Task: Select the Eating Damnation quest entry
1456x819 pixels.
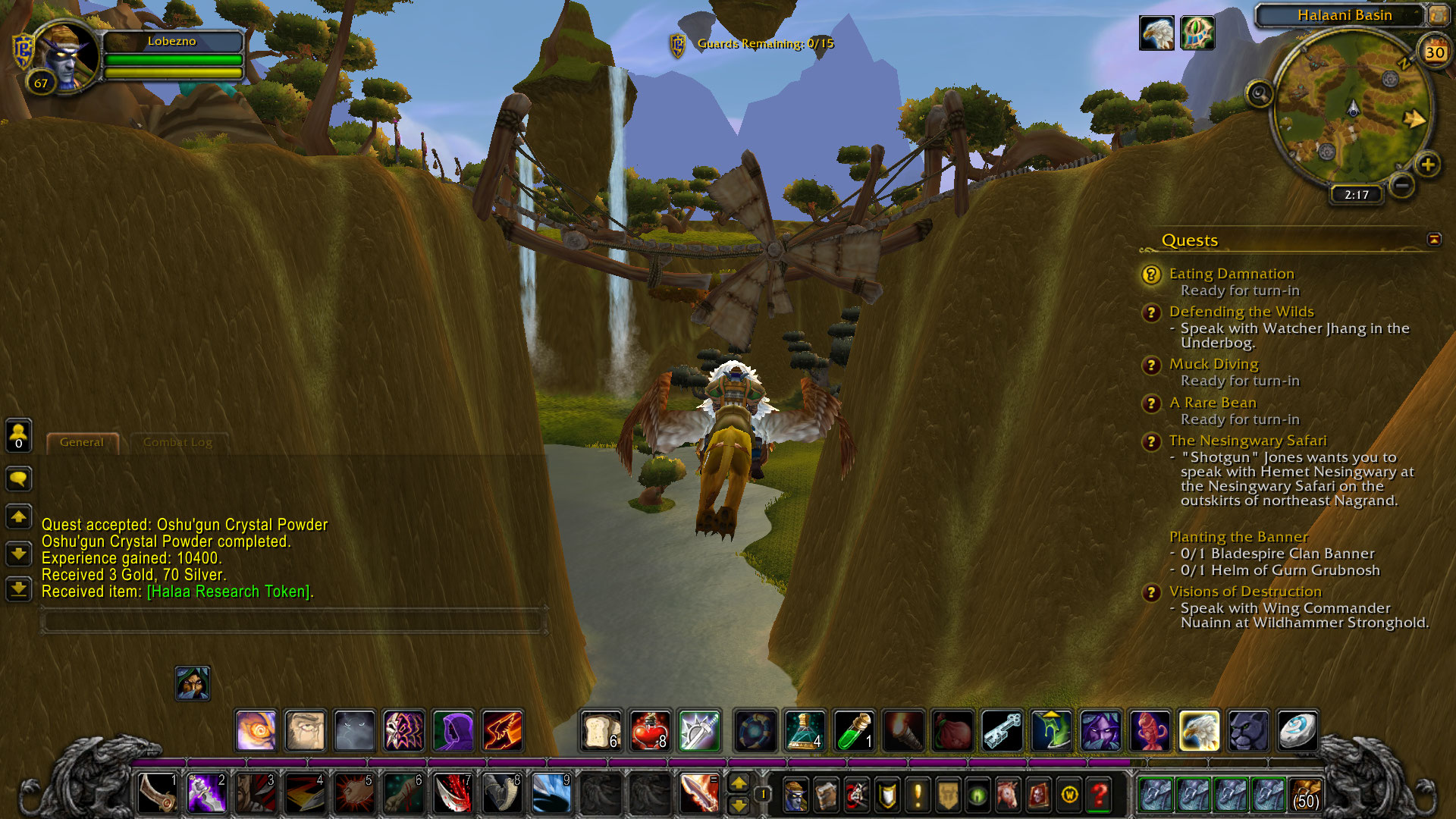Action: tap(1231, 274)
